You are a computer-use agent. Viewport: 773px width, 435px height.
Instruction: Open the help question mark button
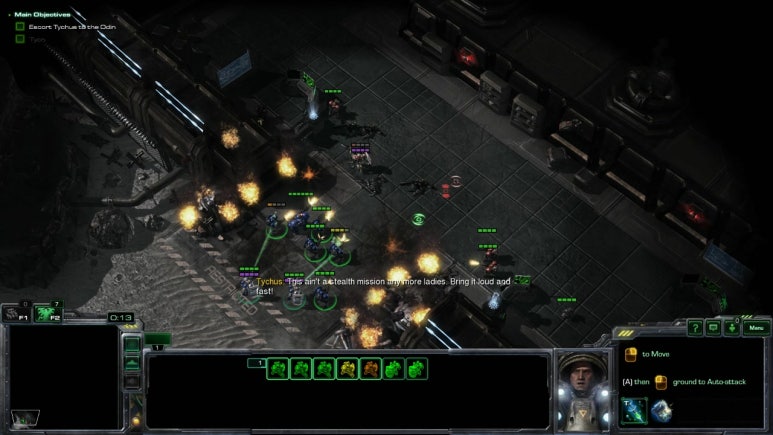695,328
